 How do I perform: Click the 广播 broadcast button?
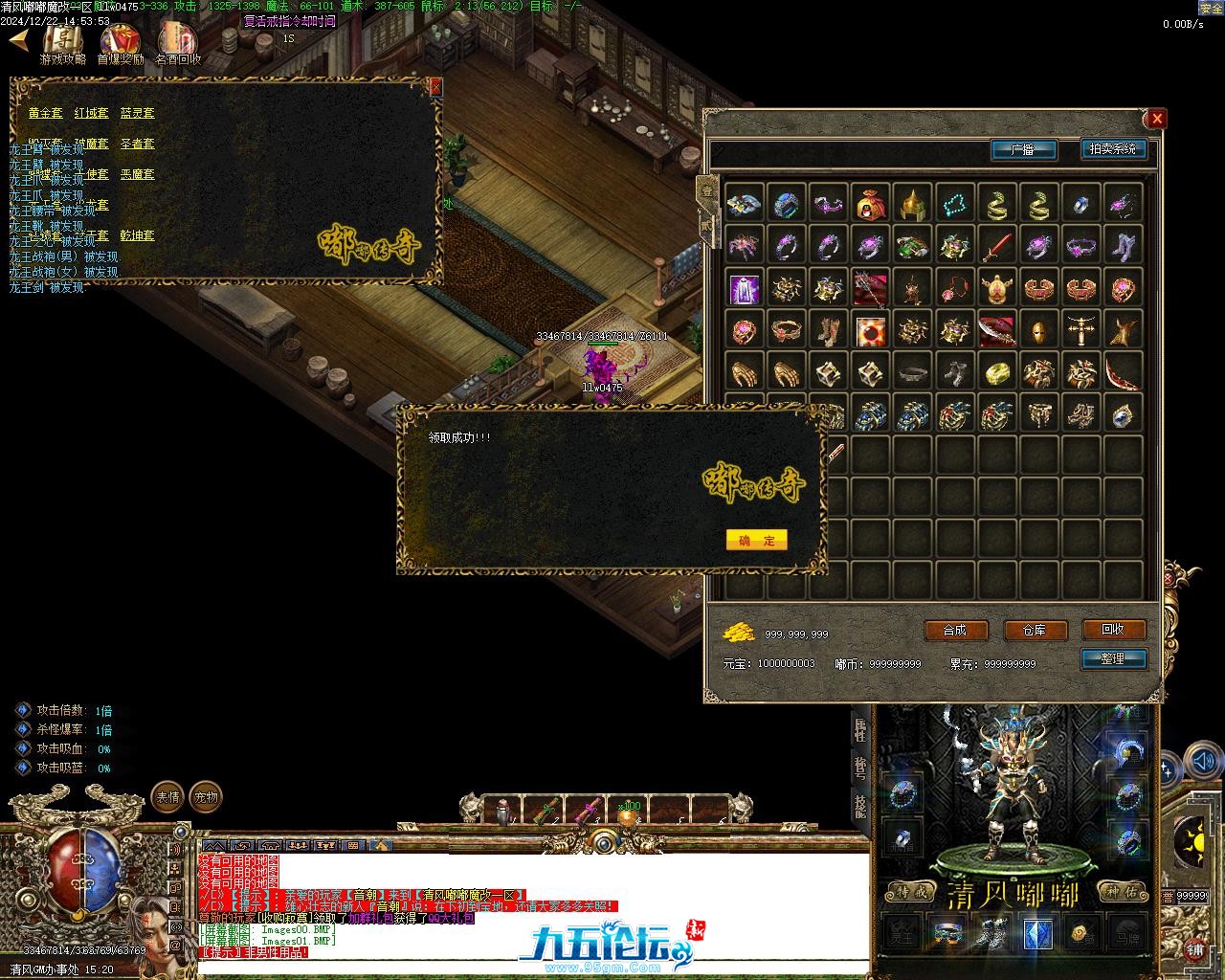click(1023, 149)
